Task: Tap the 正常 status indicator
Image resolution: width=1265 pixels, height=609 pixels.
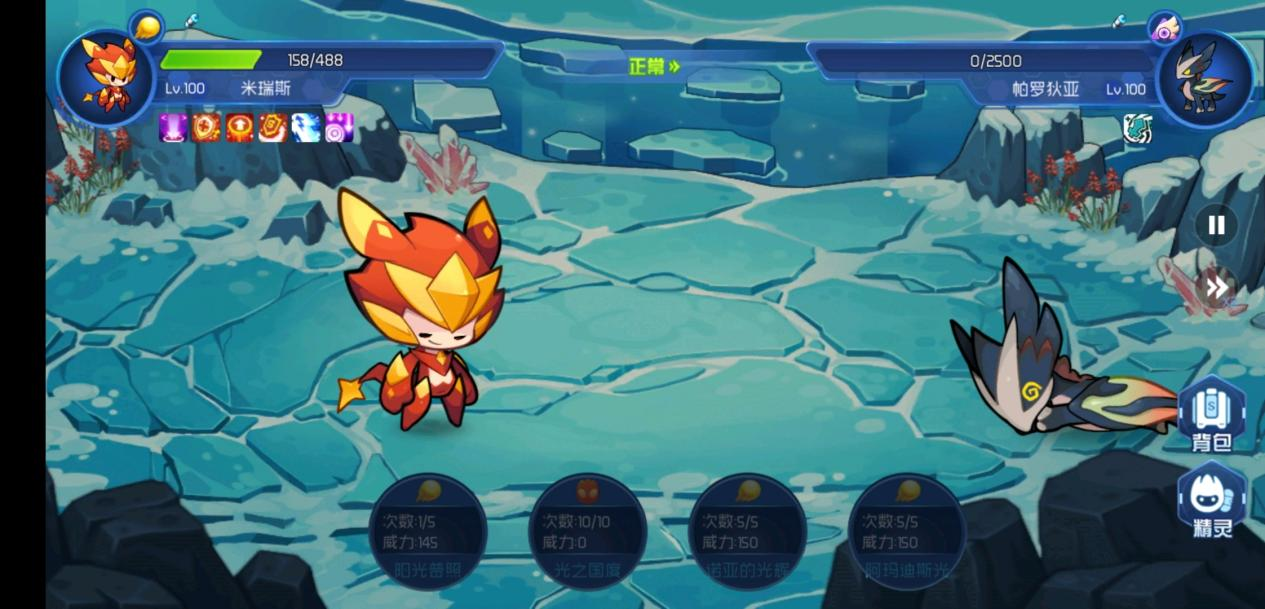Action: [654, 67]
